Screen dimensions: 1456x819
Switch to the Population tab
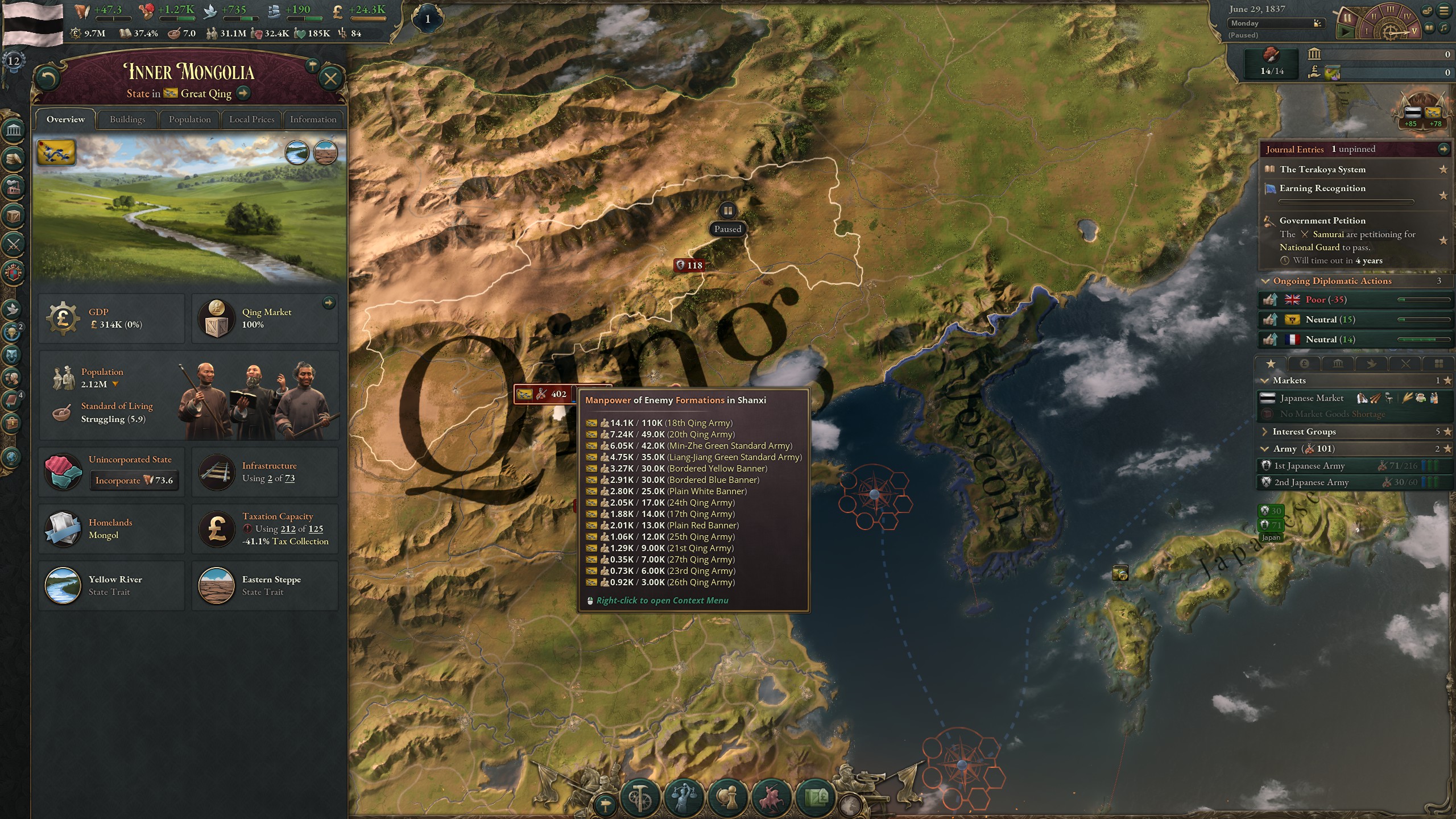189,119
